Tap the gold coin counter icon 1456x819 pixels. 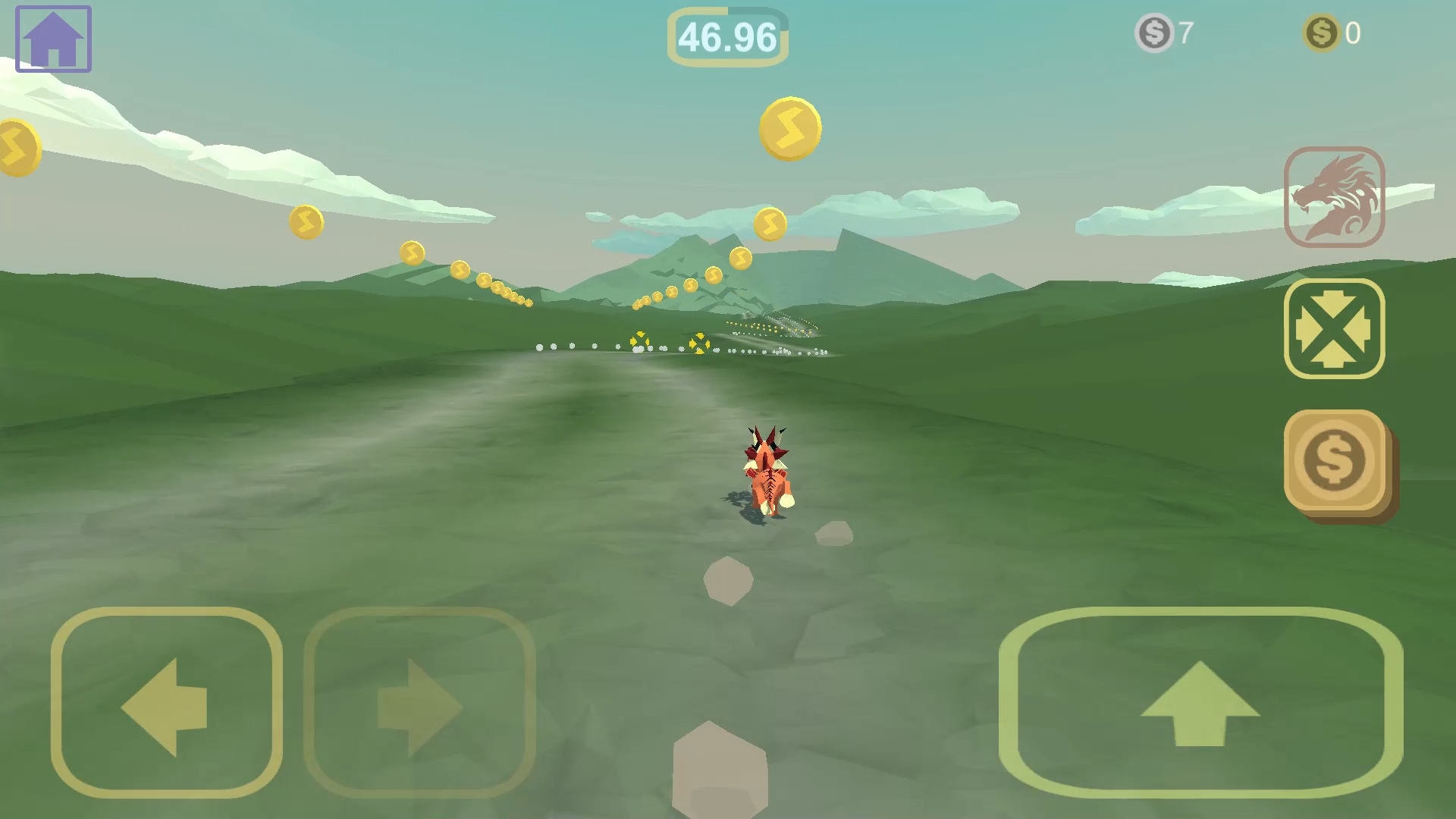coord(1320,32)
